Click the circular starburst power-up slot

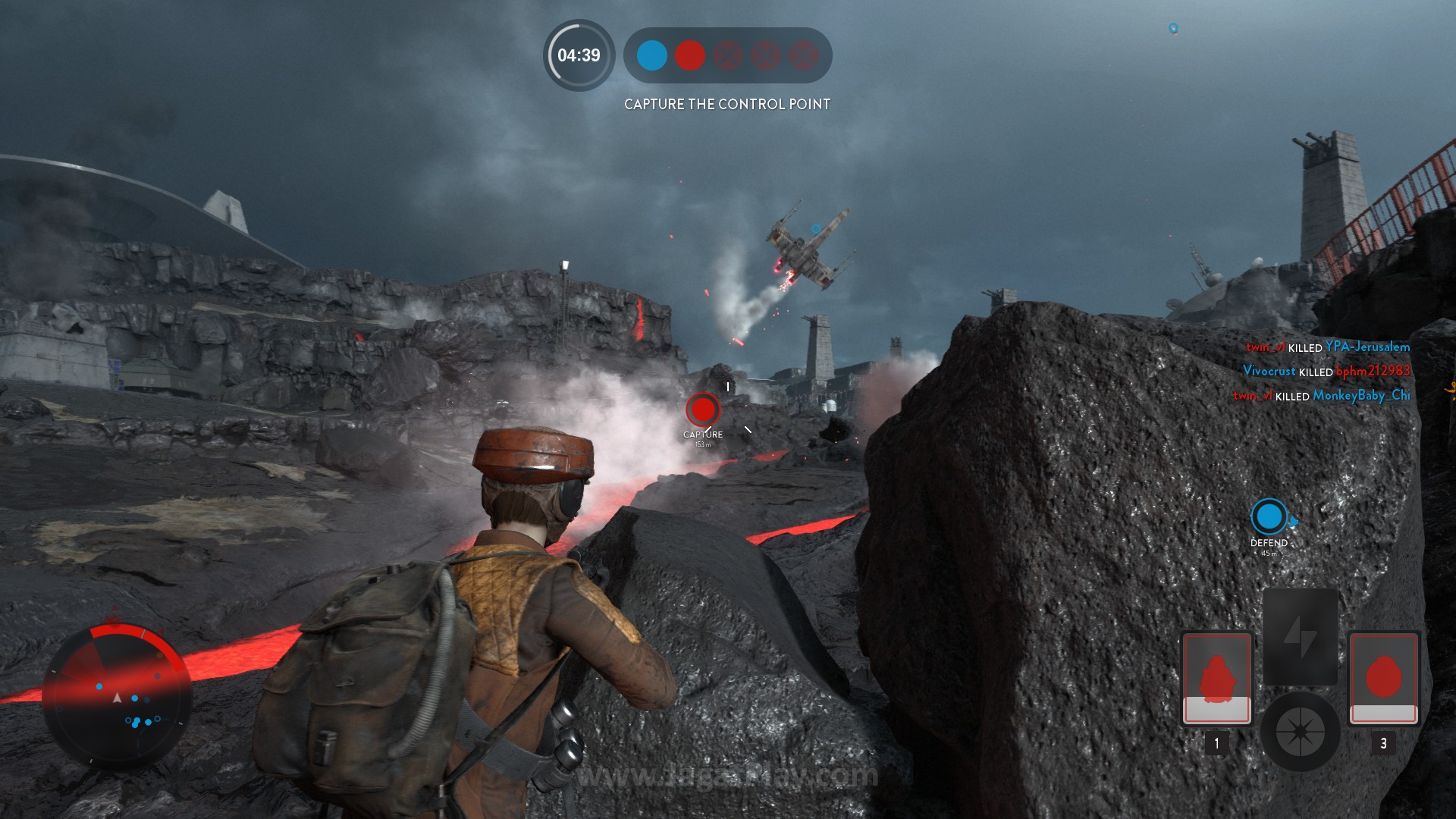(1300, 732)
